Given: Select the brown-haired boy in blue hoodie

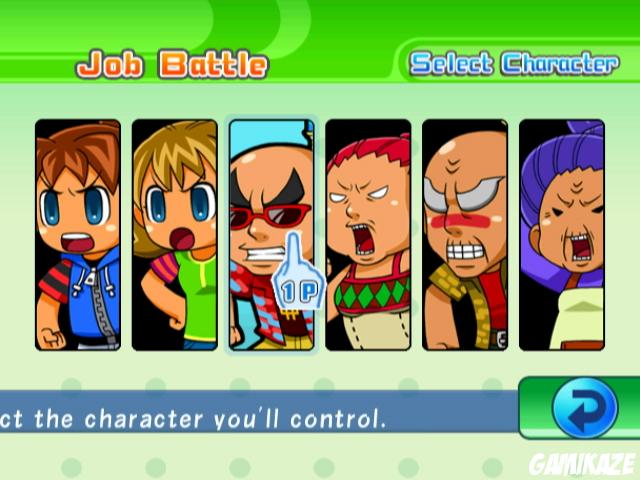Looking at the screenshot, I should click(78, 235).
